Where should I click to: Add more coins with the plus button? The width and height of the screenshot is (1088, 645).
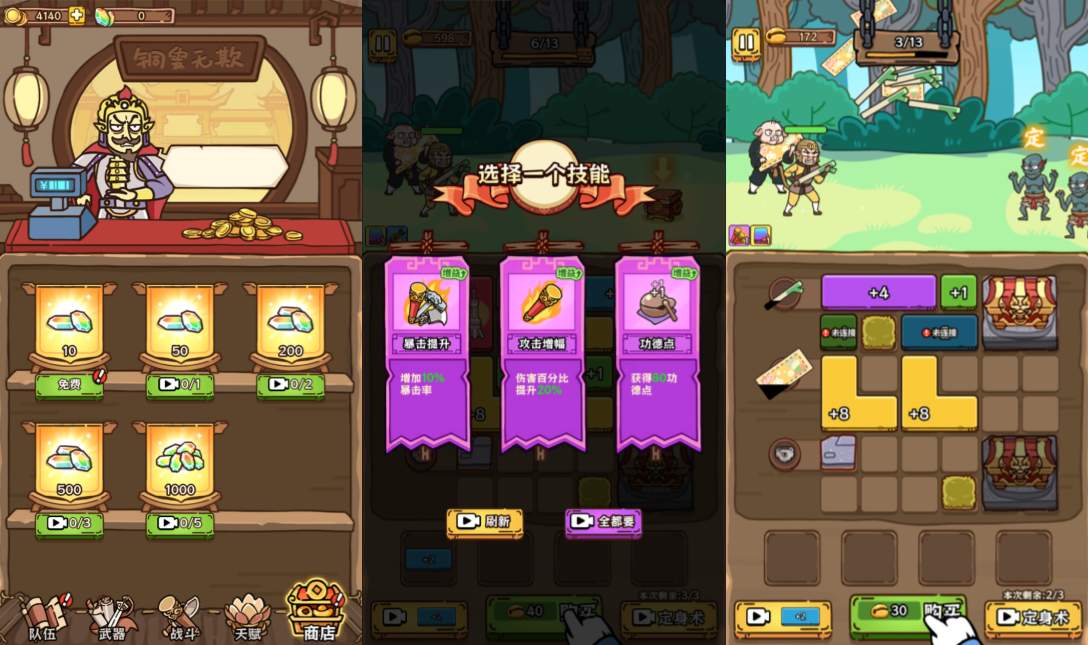(77, 16)
